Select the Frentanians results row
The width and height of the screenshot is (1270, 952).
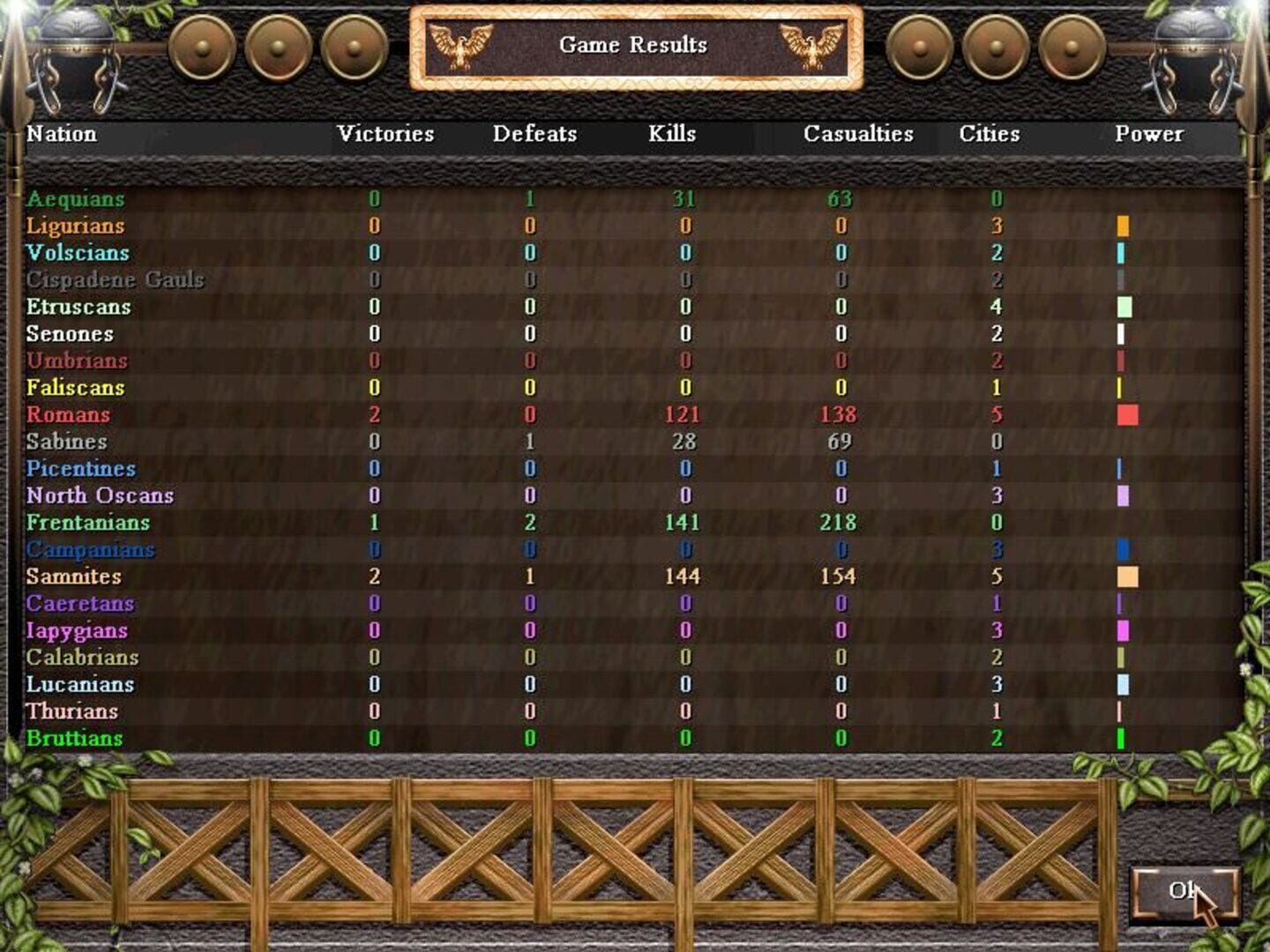(x=529, y=522)
